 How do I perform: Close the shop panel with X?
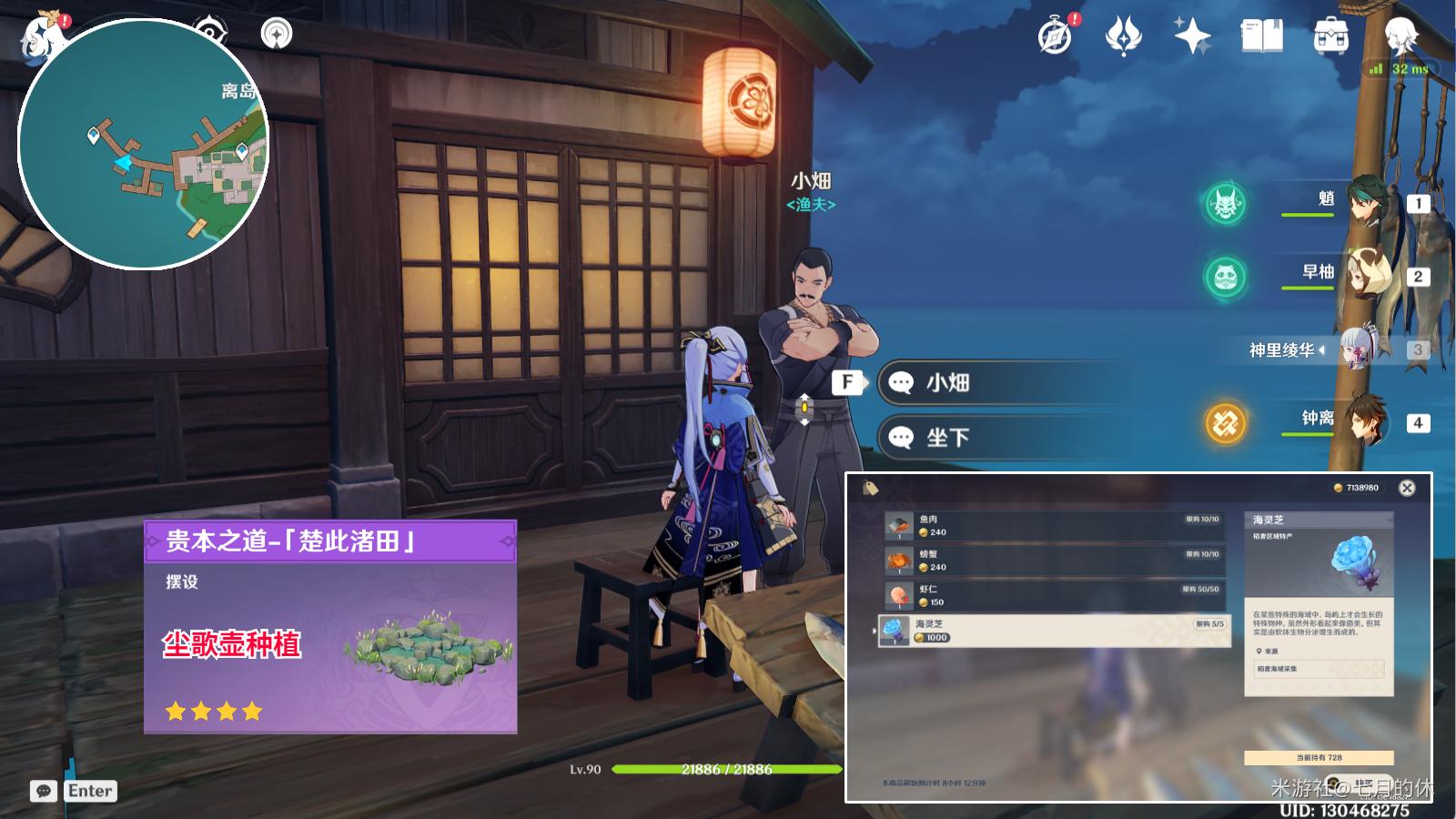click(x=1407, y=488)
